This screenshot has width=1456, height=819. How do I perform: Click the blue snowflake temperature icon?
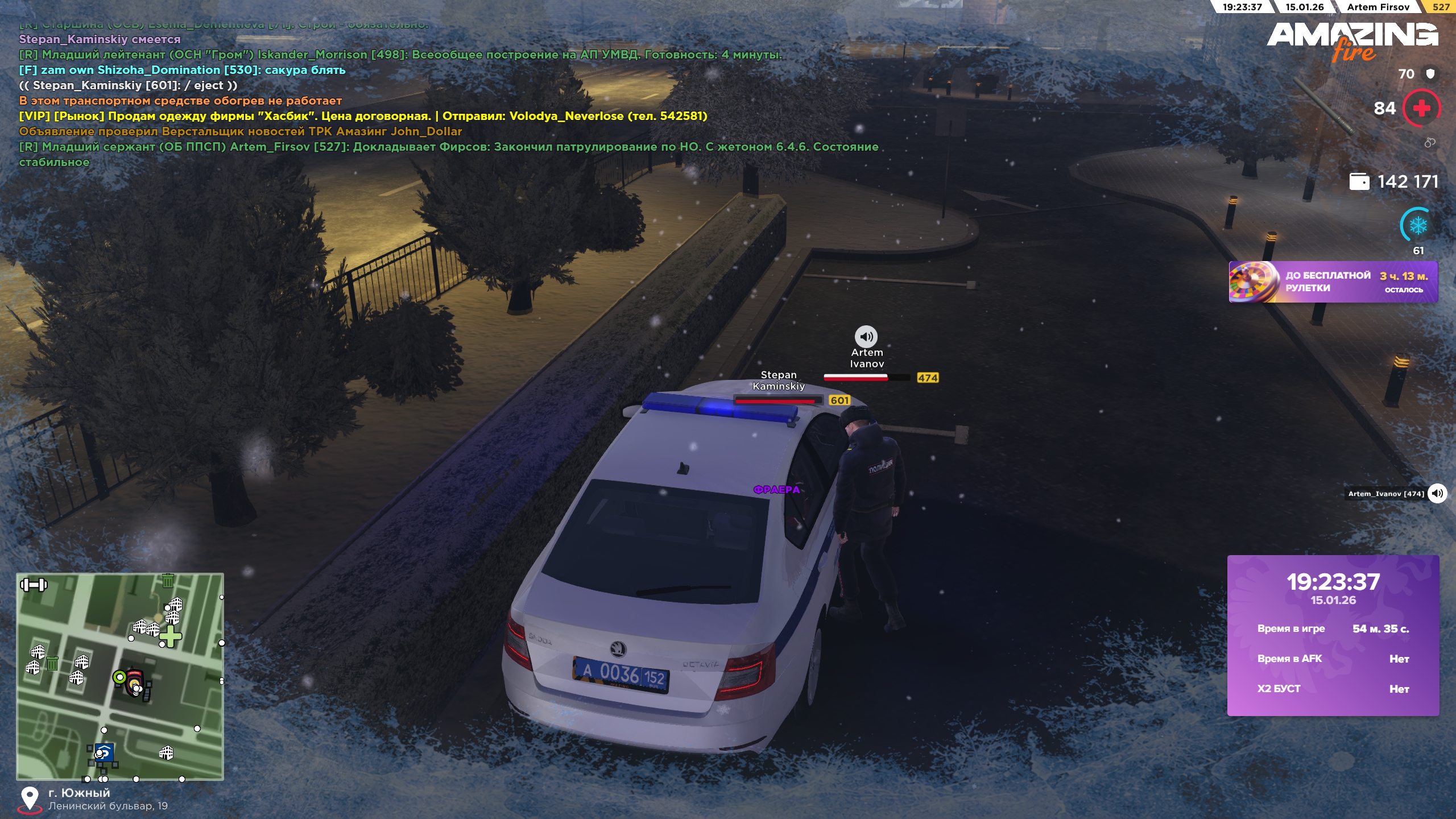pos(1418,226)
